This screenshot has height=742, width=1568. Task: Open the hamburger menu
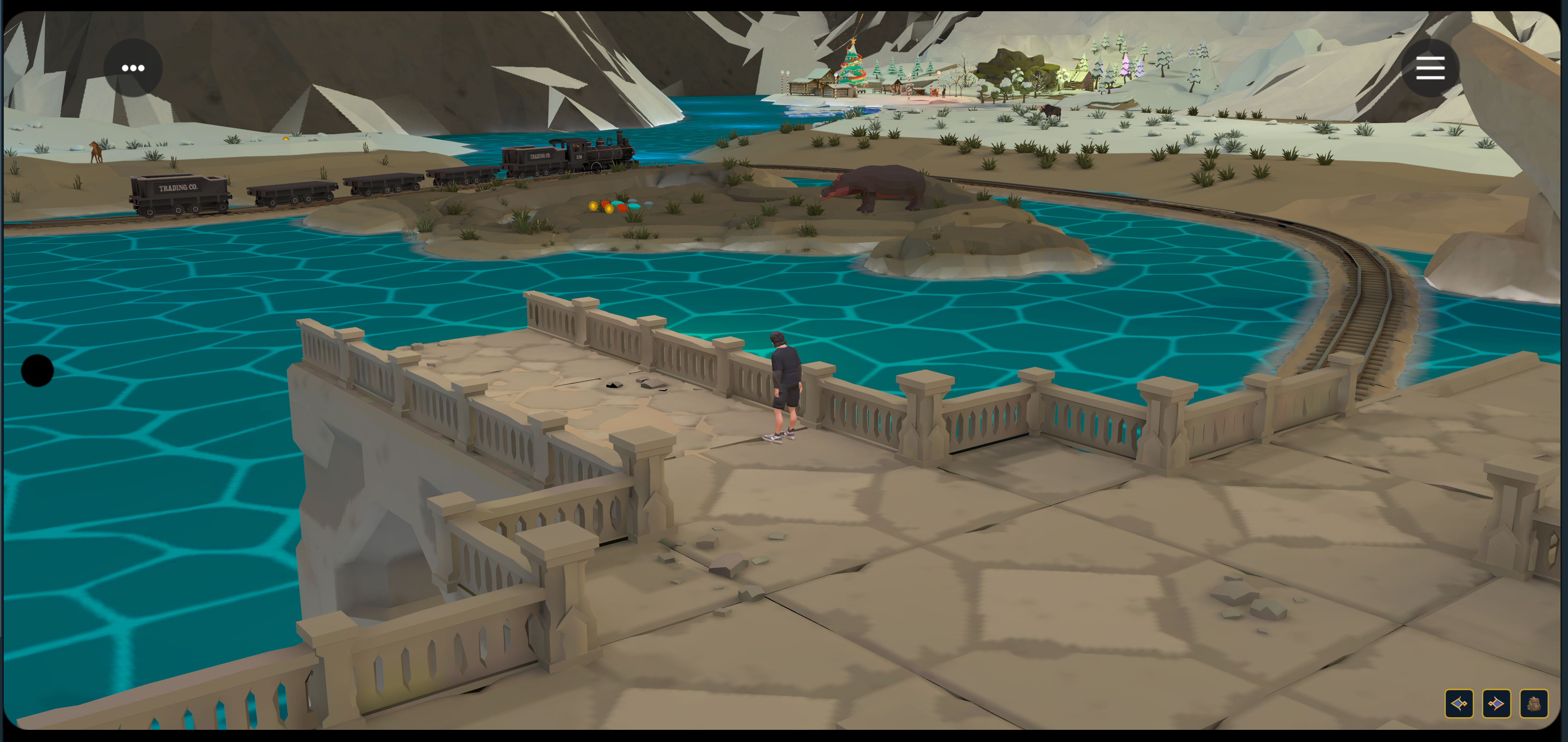1430,67
